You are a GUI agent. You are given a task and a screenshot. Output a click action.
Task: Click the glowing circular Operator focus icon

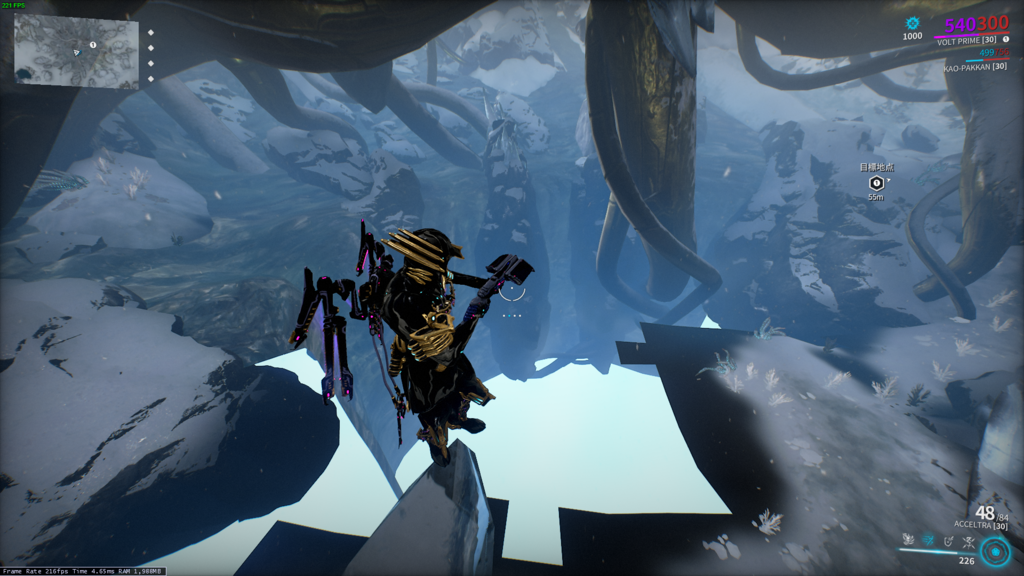pos(994,551)
